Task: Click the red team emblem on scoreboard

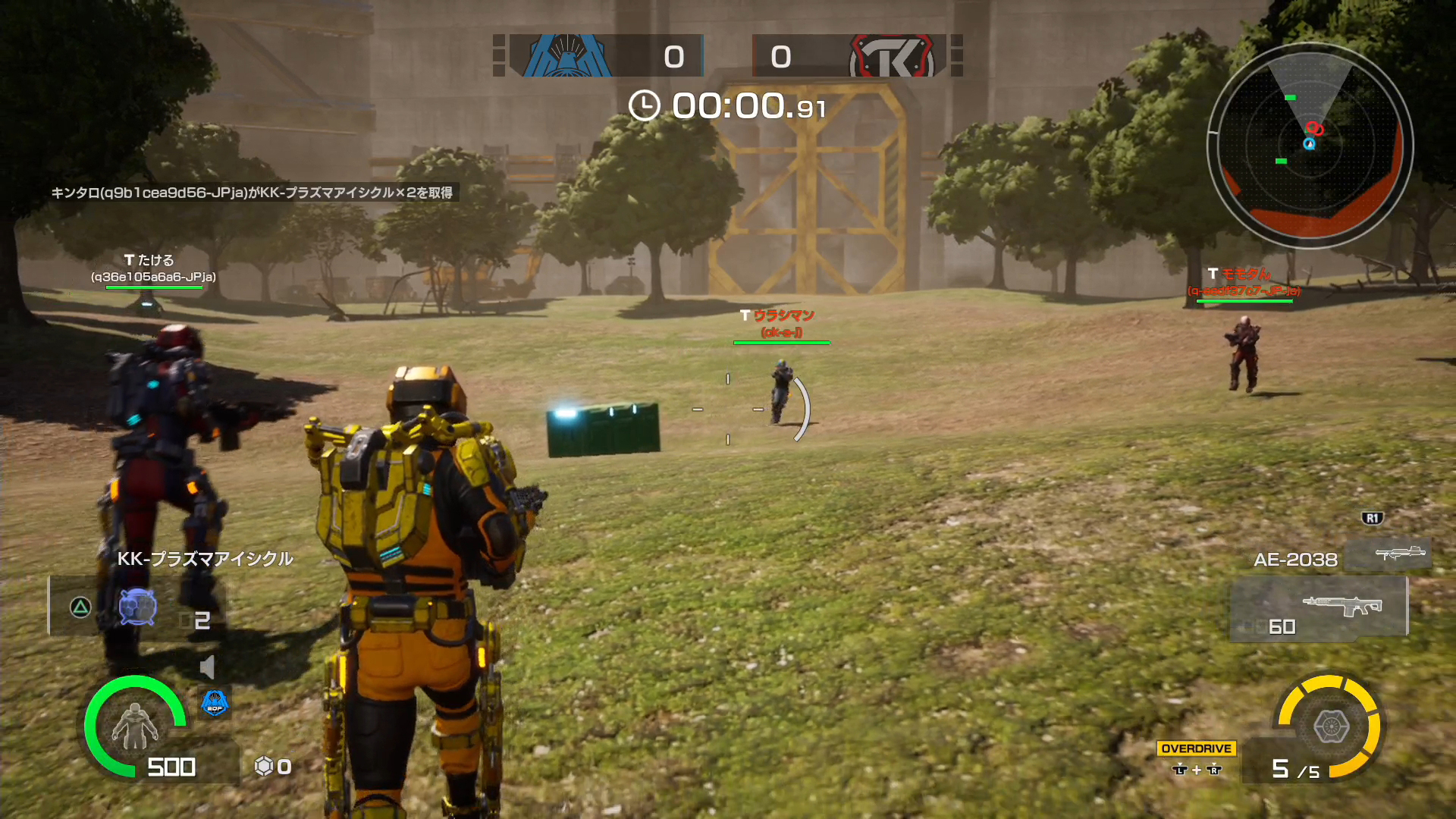Action: tap(892, 56)
